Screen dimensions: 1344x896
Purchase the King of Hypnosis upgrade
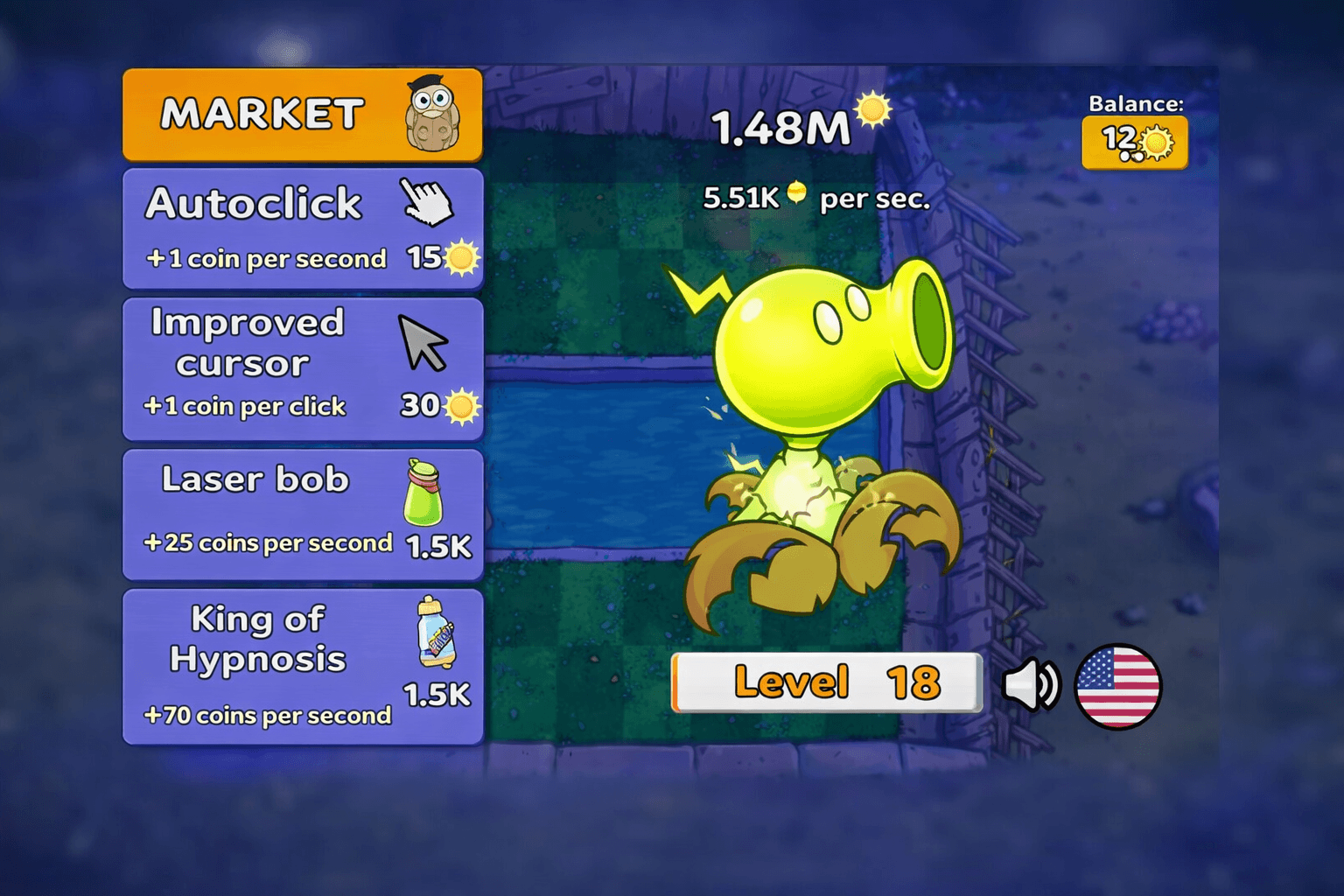tap(302, 667)
